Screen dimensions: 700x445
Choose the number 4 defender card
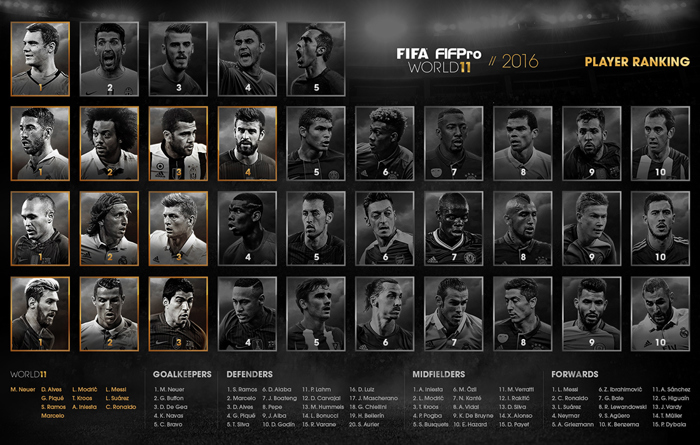coord(247,144)
